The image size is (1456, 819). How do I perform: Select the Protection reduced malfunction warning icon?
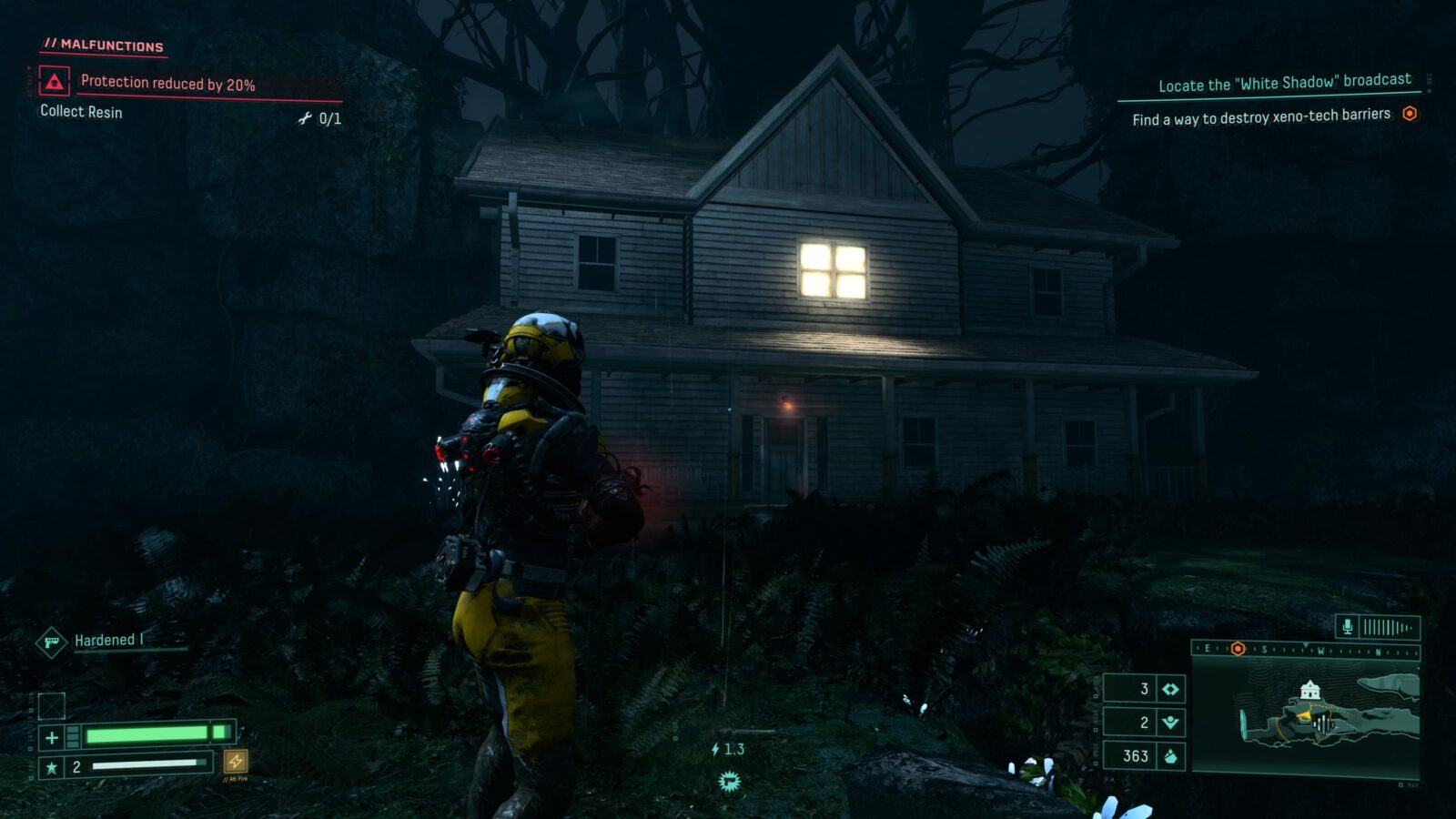pyautogui.click(x=55, y=83)
